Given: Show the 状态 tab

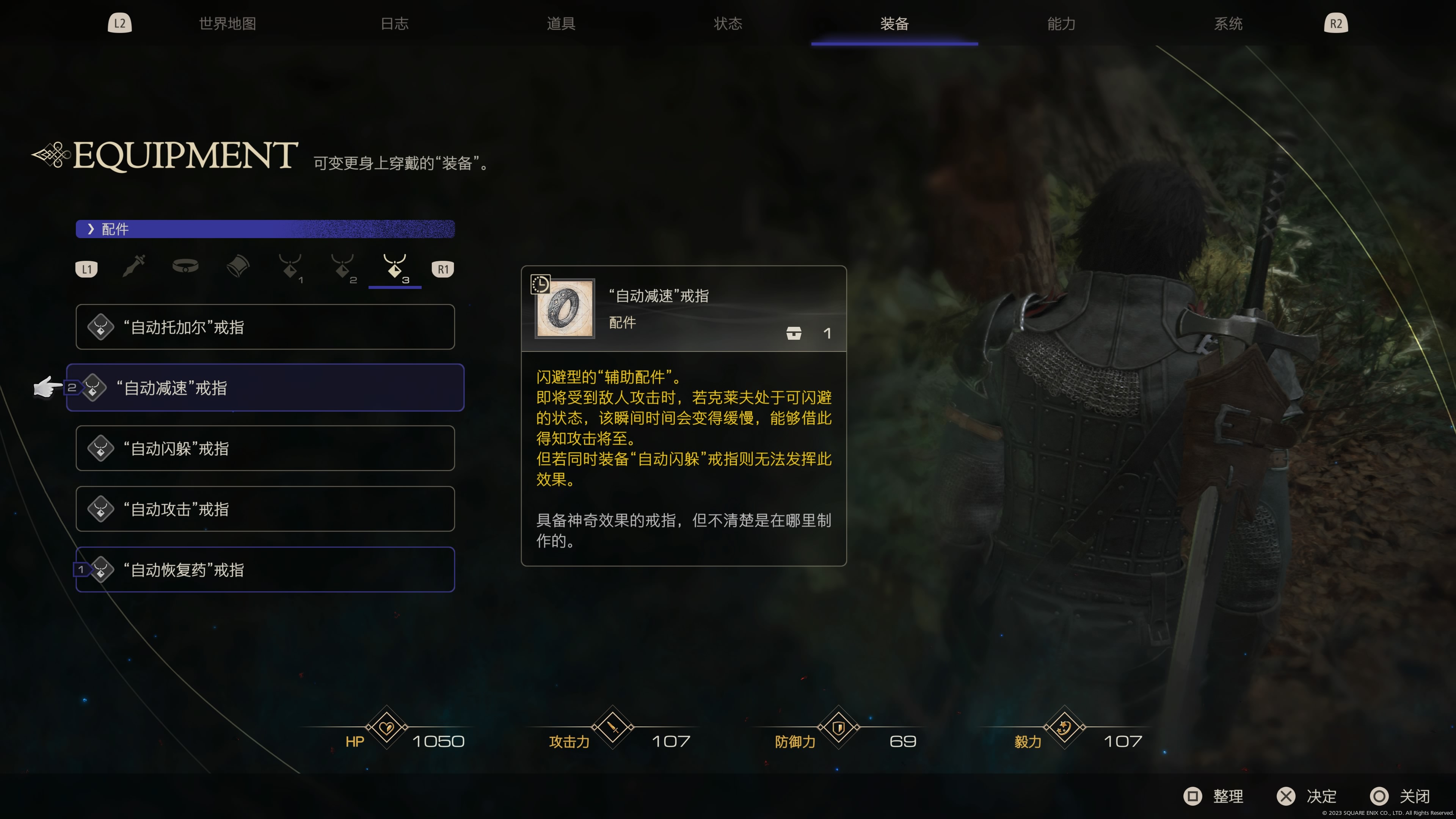Looking at the screenshot, I should pyautogui.click(x=728, y=24).
